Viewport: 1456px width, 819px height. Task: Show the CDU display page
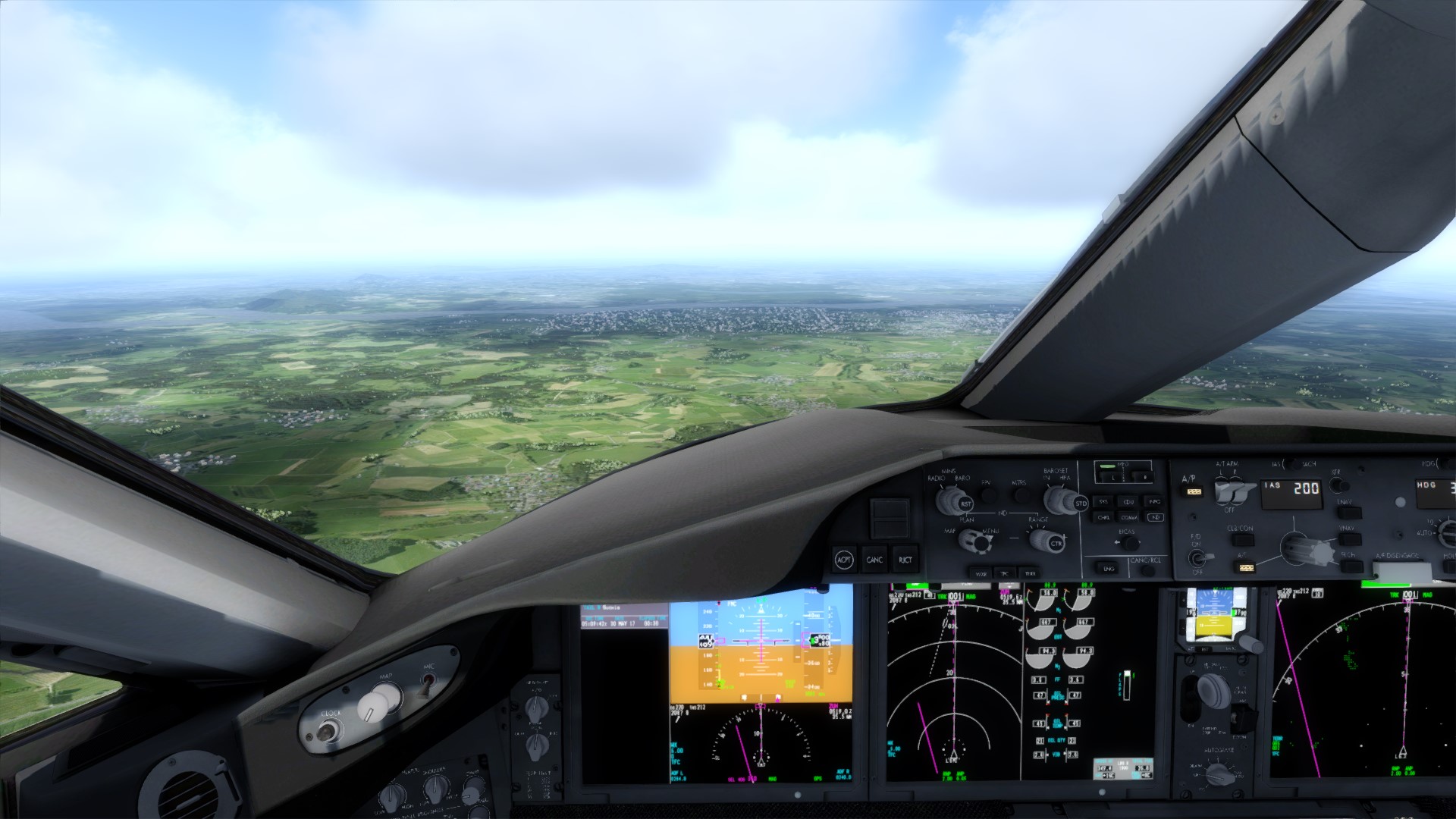click(1128, 501)
